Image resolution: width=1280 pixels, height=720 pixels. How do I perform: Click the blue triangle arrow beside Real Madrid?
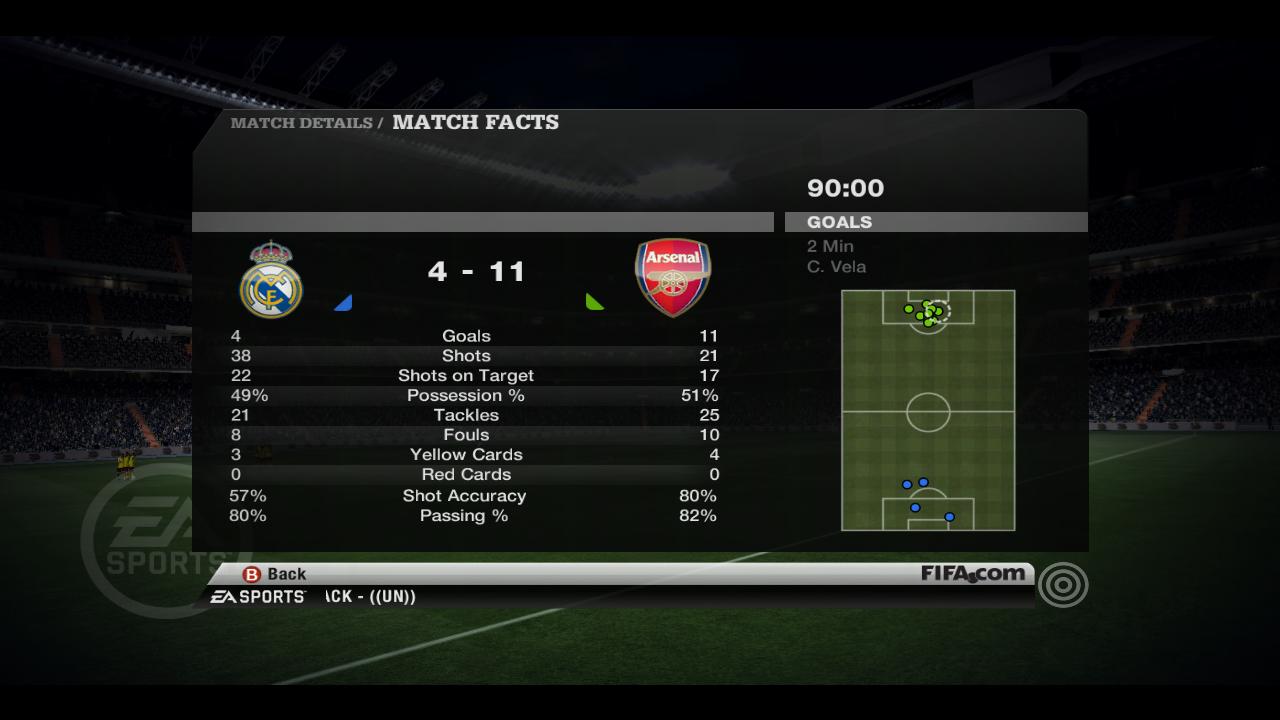tap(345, 303)
